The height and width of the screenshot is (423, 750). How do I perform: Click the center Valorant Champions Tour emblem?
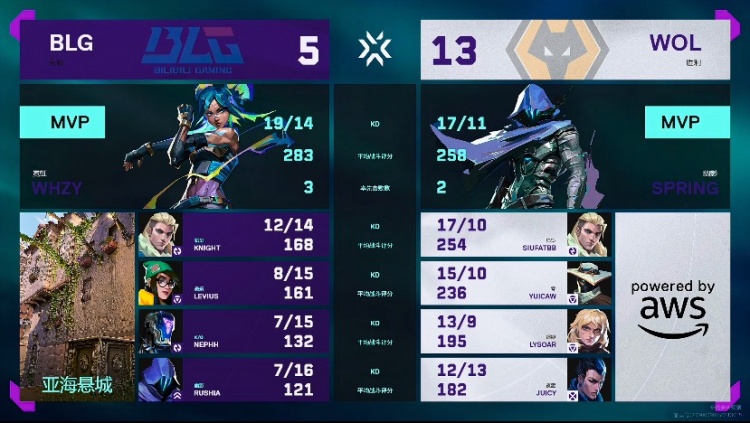click(x=375, y=48)
